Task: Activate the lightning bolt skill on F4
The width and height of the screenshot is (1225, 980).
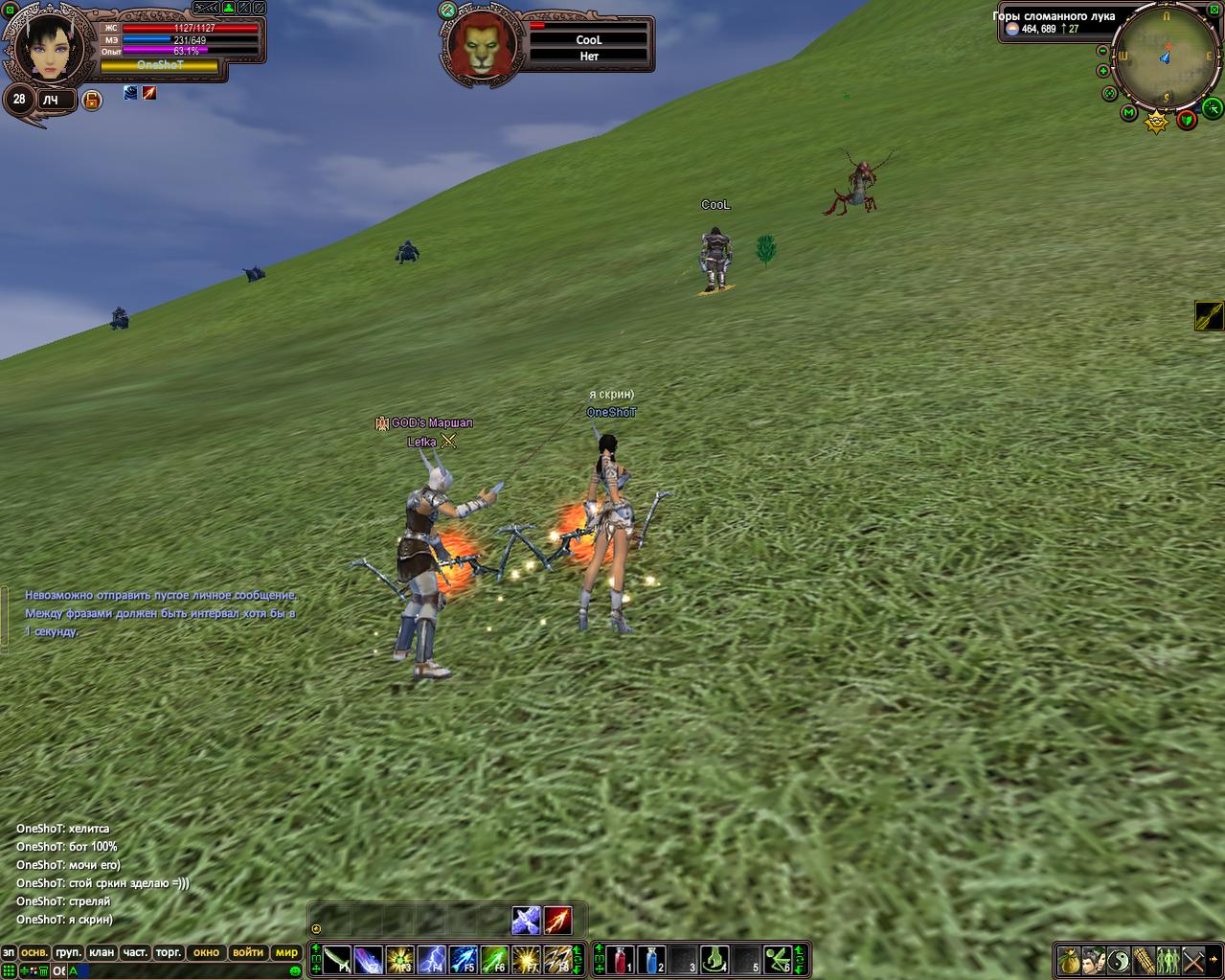Action: [x=432, y=959]
